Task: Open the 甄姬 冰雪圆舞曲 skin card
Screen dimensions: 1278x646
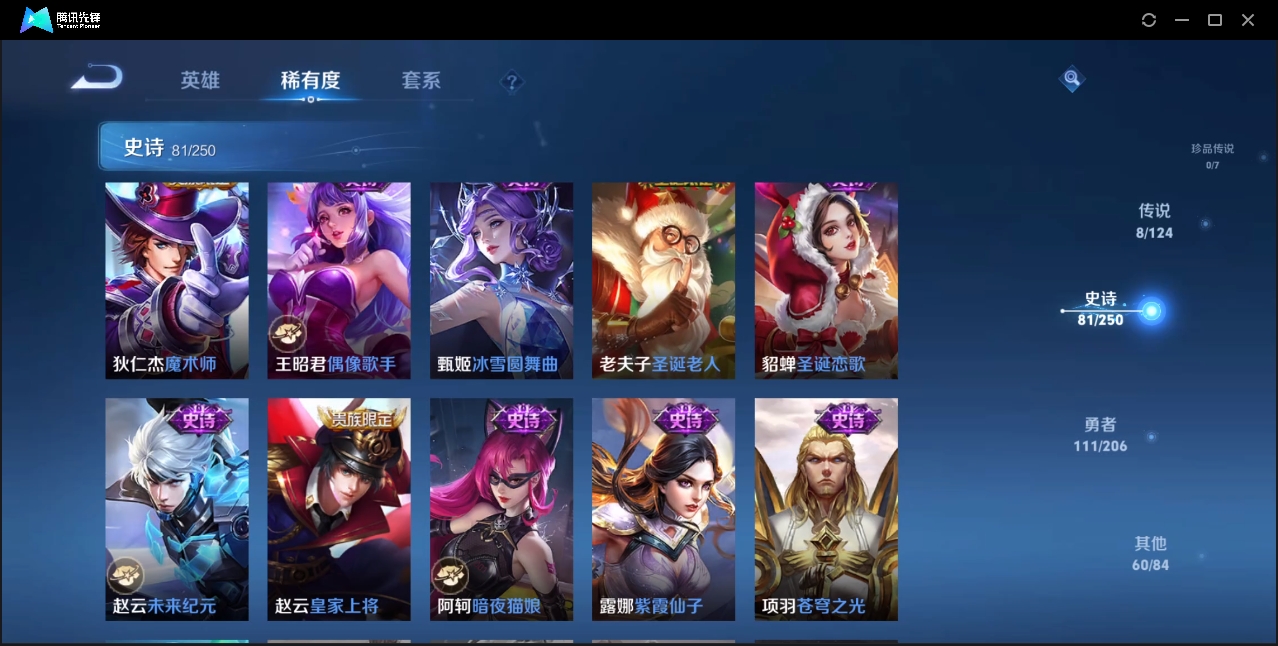Action: [502, 280]
